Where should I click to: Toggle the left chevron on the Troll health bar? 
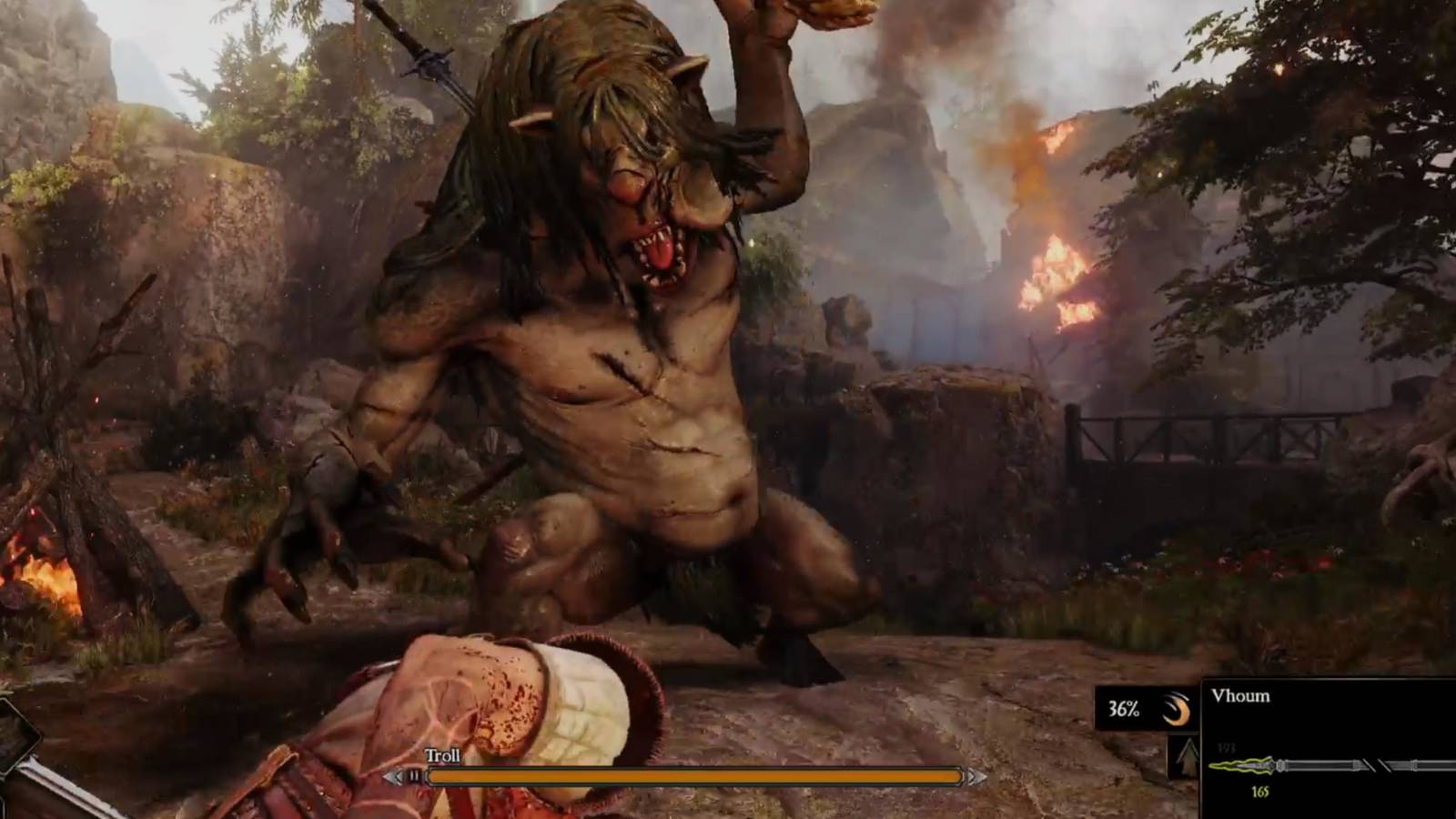tap(395, 778)
